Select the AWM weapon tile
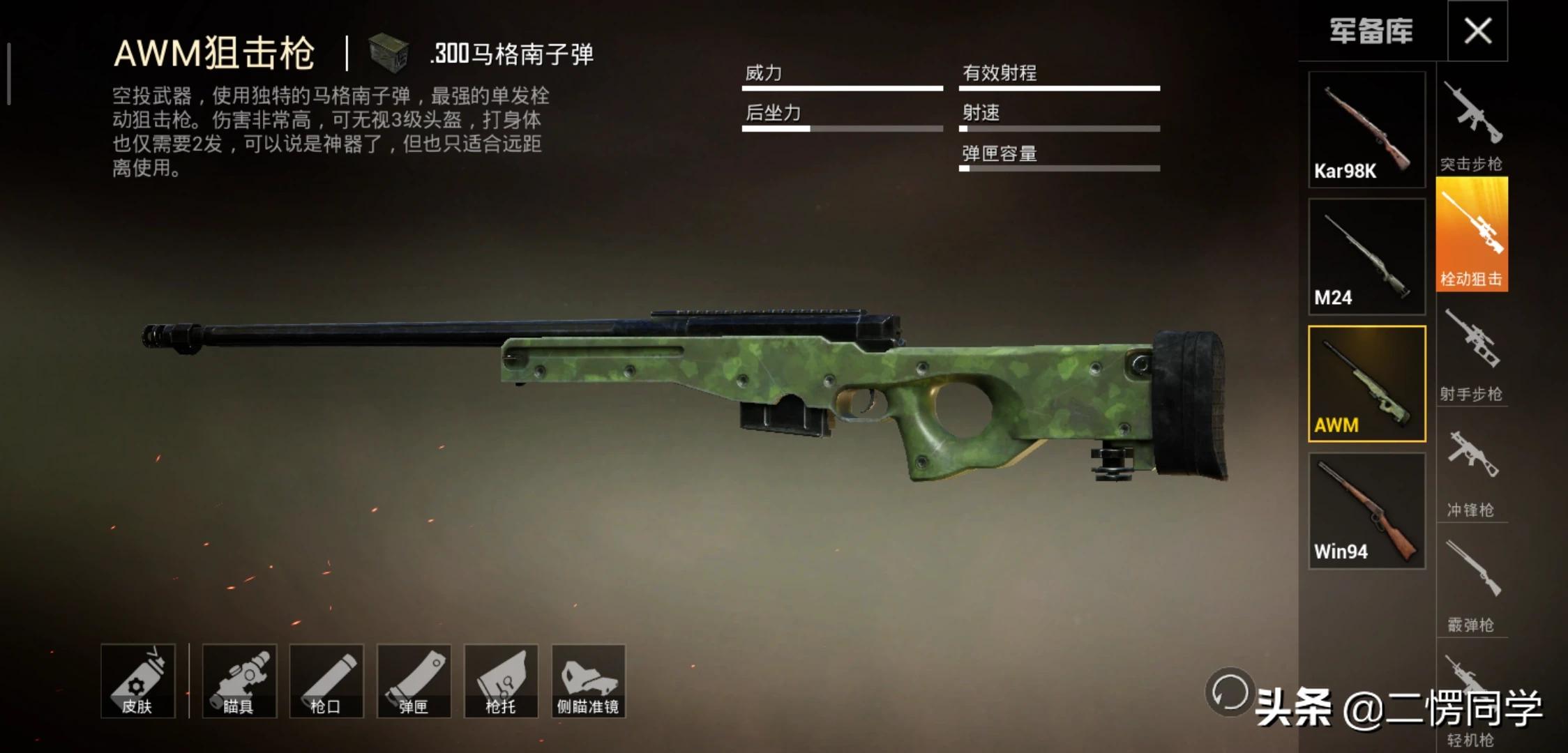 (x=1366, y=383)
